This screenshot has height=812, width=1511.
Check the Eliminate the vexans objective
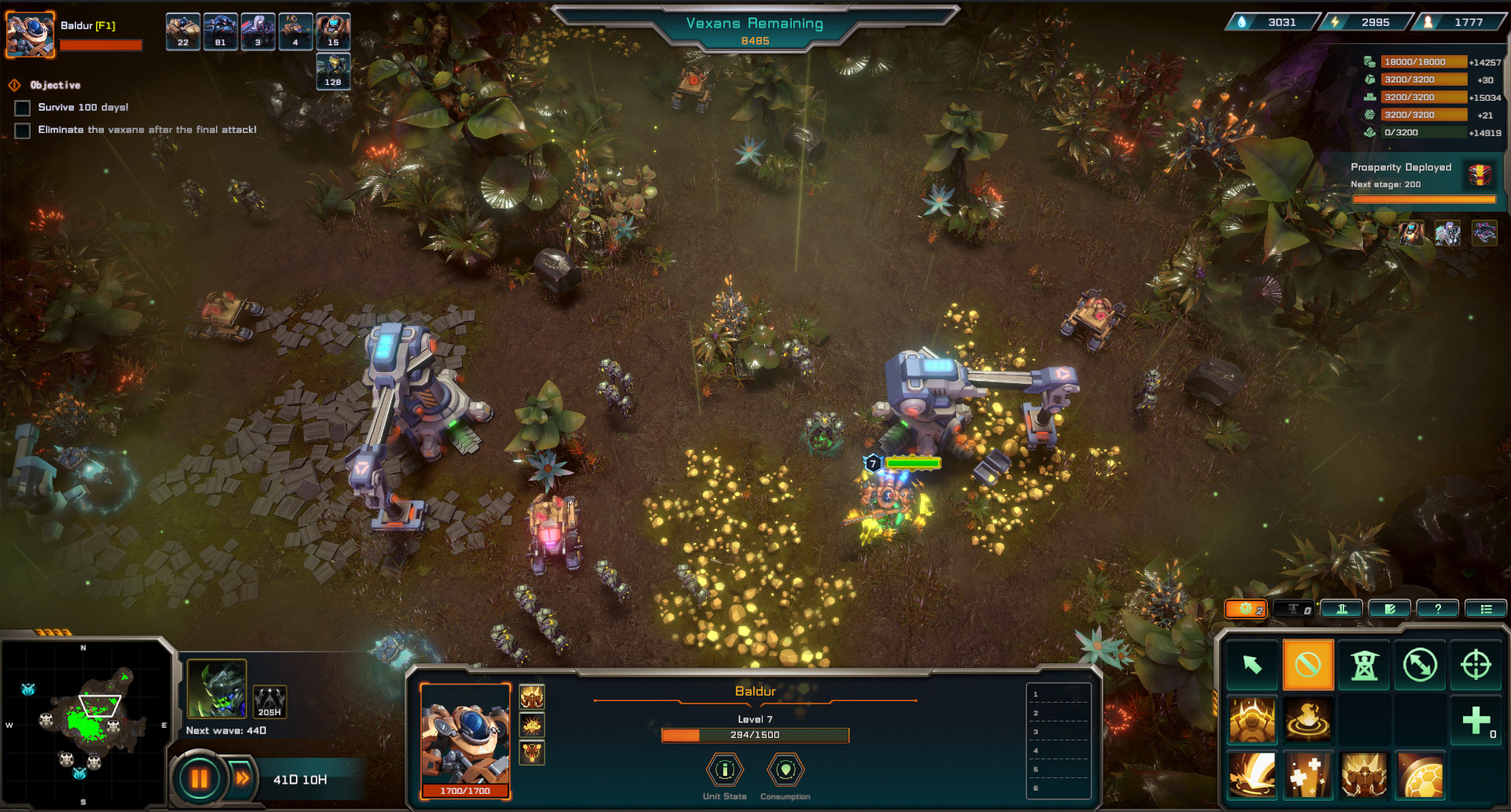coord(21,131)
